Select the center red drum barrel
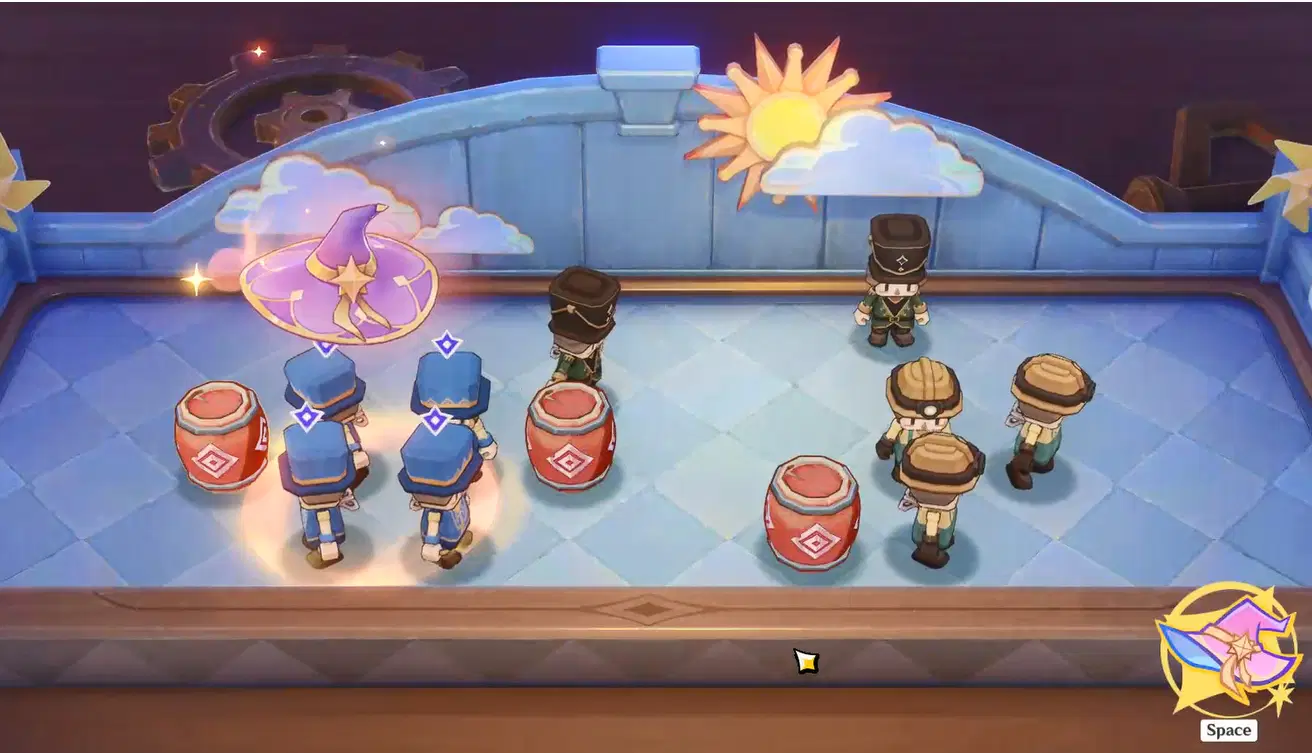Image resolution: width=1312 pixels, height=753 pixels. 573,440
